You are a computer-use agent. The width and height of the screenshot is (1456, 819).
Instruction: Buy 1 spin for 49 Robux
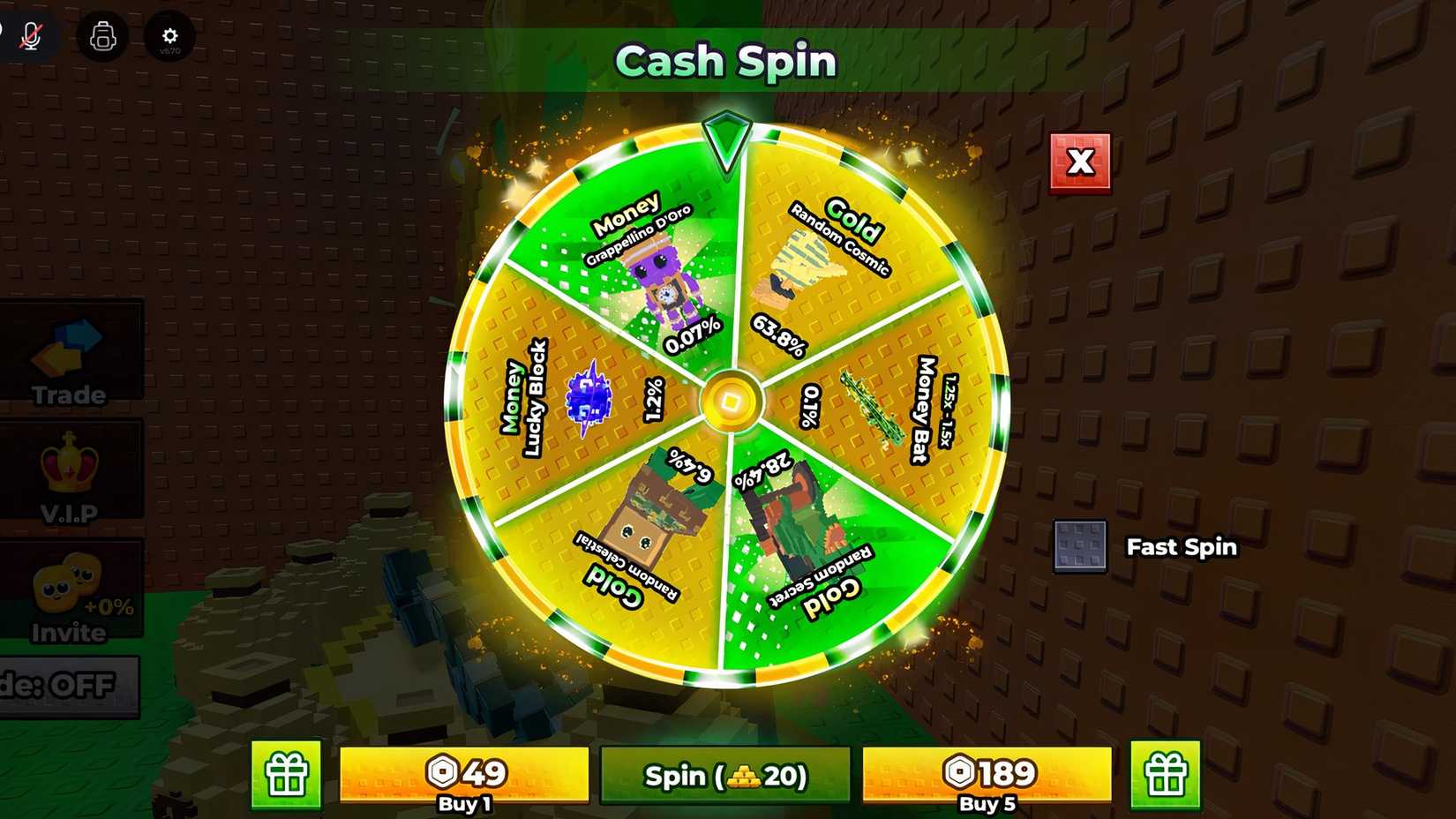(466, 777)
